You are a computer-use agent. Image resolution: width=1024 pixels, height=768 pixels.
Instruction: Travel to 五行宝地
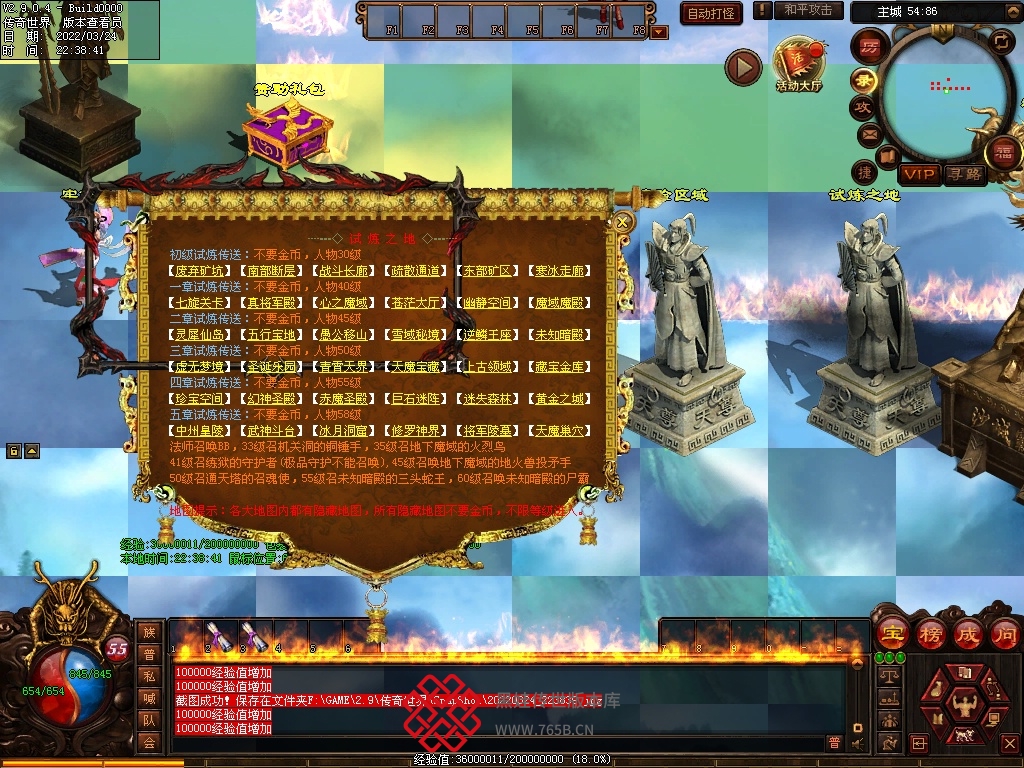tap(271, 334)
